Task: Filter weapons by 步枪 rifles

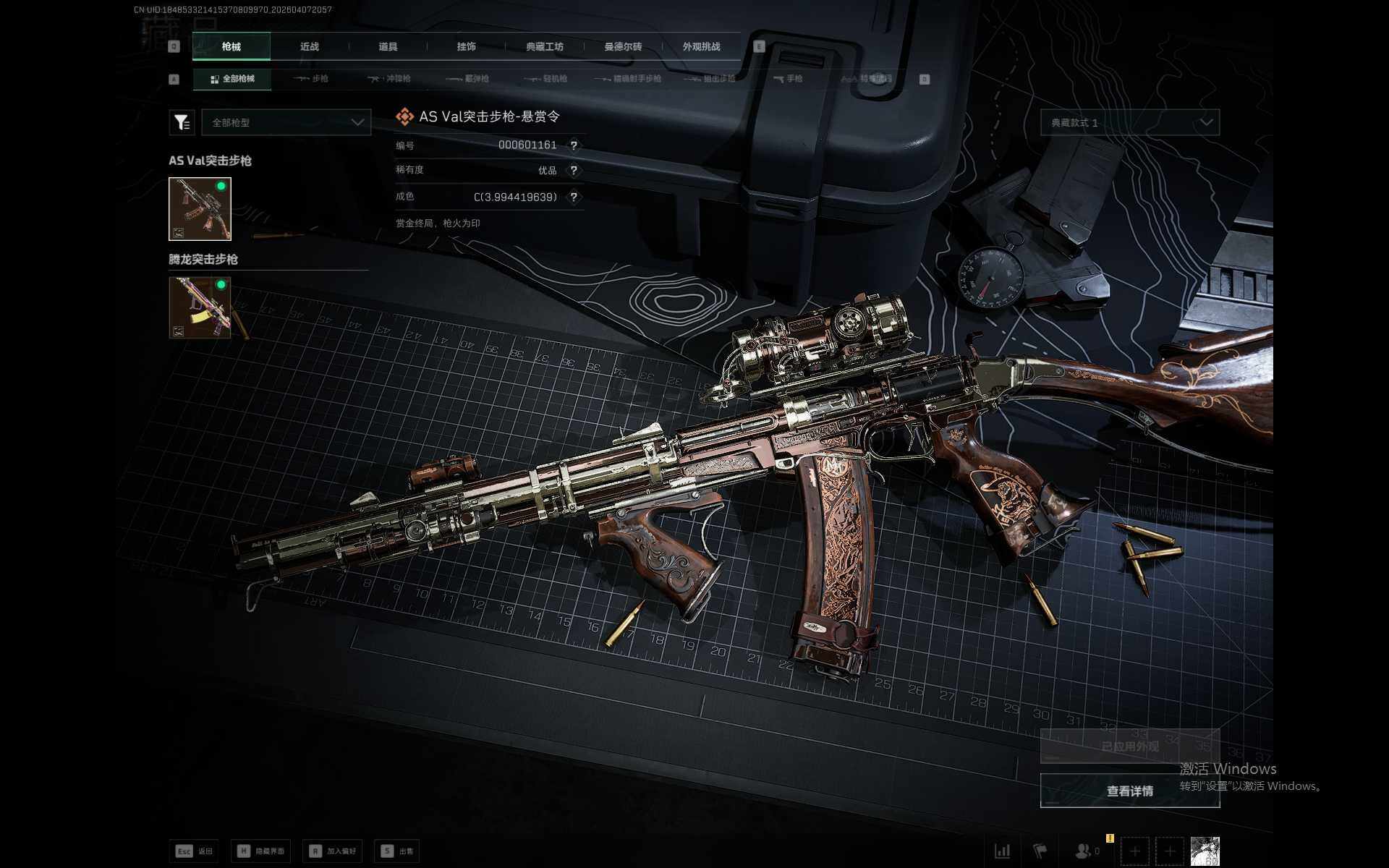Action: [312, 79]
